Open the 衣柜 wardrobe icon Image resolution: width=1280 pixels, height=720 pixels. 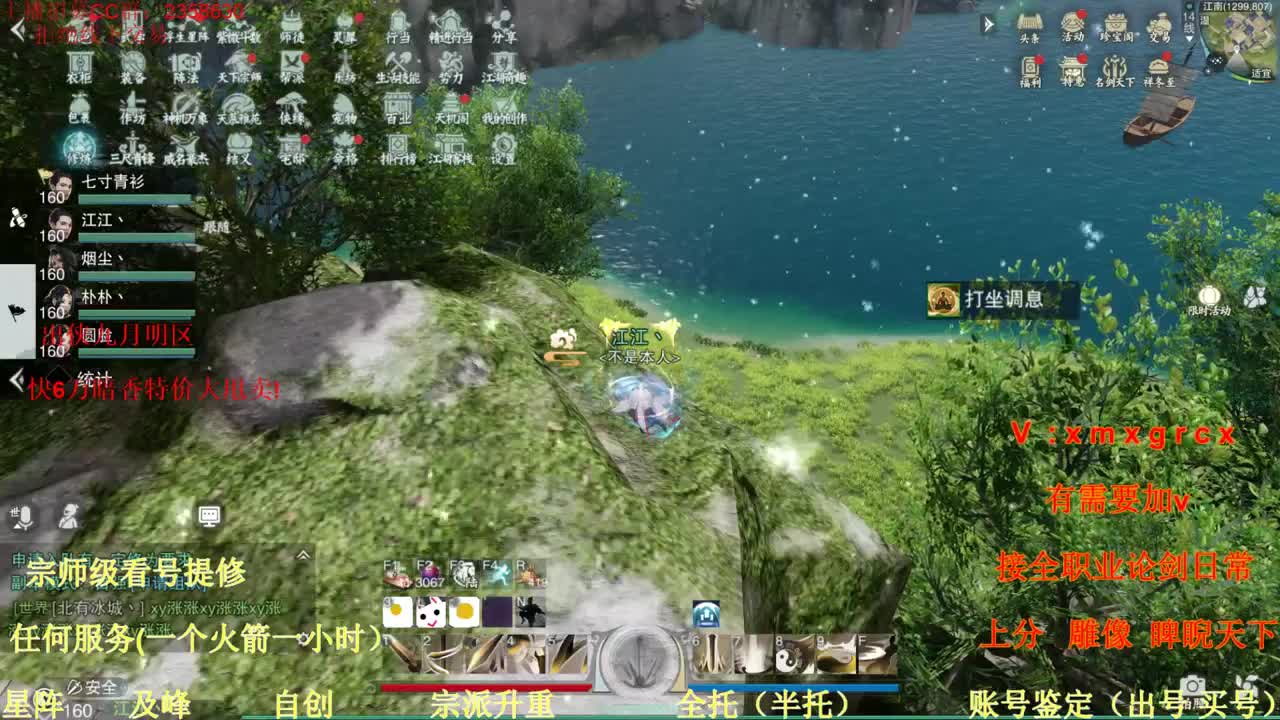point(77,62)
